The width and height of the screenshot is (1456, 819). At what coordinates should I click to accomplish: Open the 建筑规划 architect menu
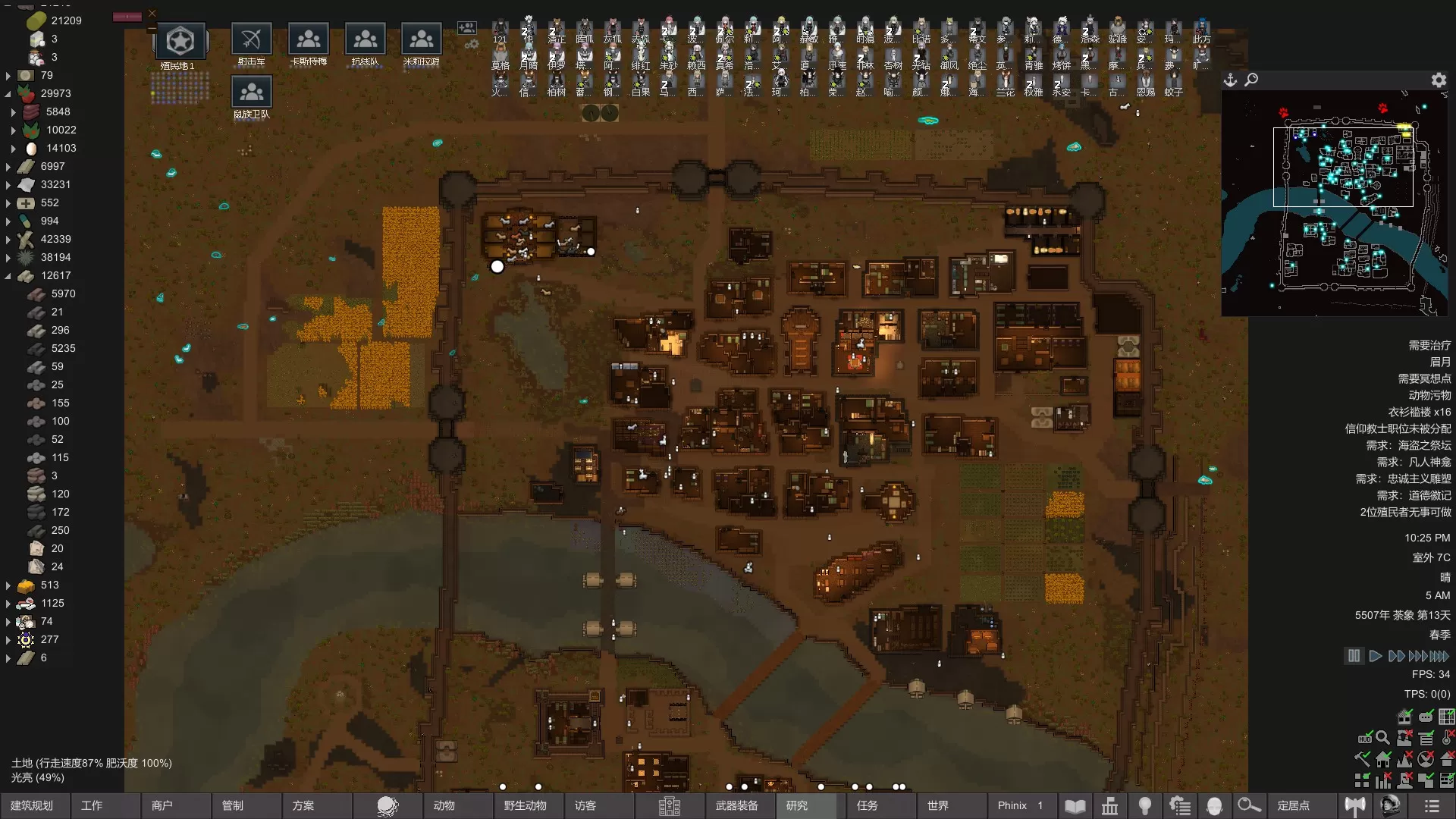32,805
